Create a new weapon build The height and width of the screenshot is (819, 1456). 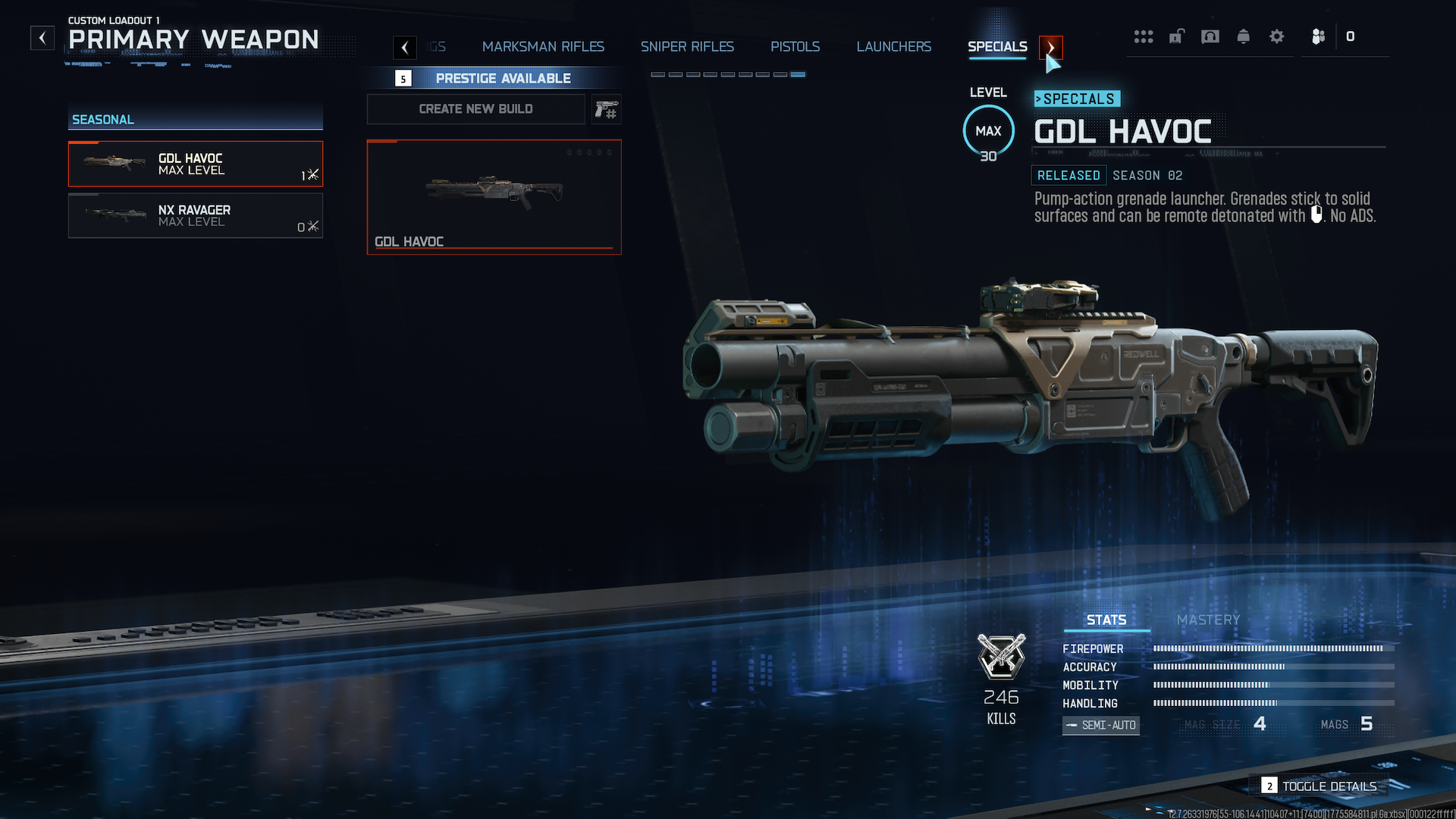(x=475, y=109)
